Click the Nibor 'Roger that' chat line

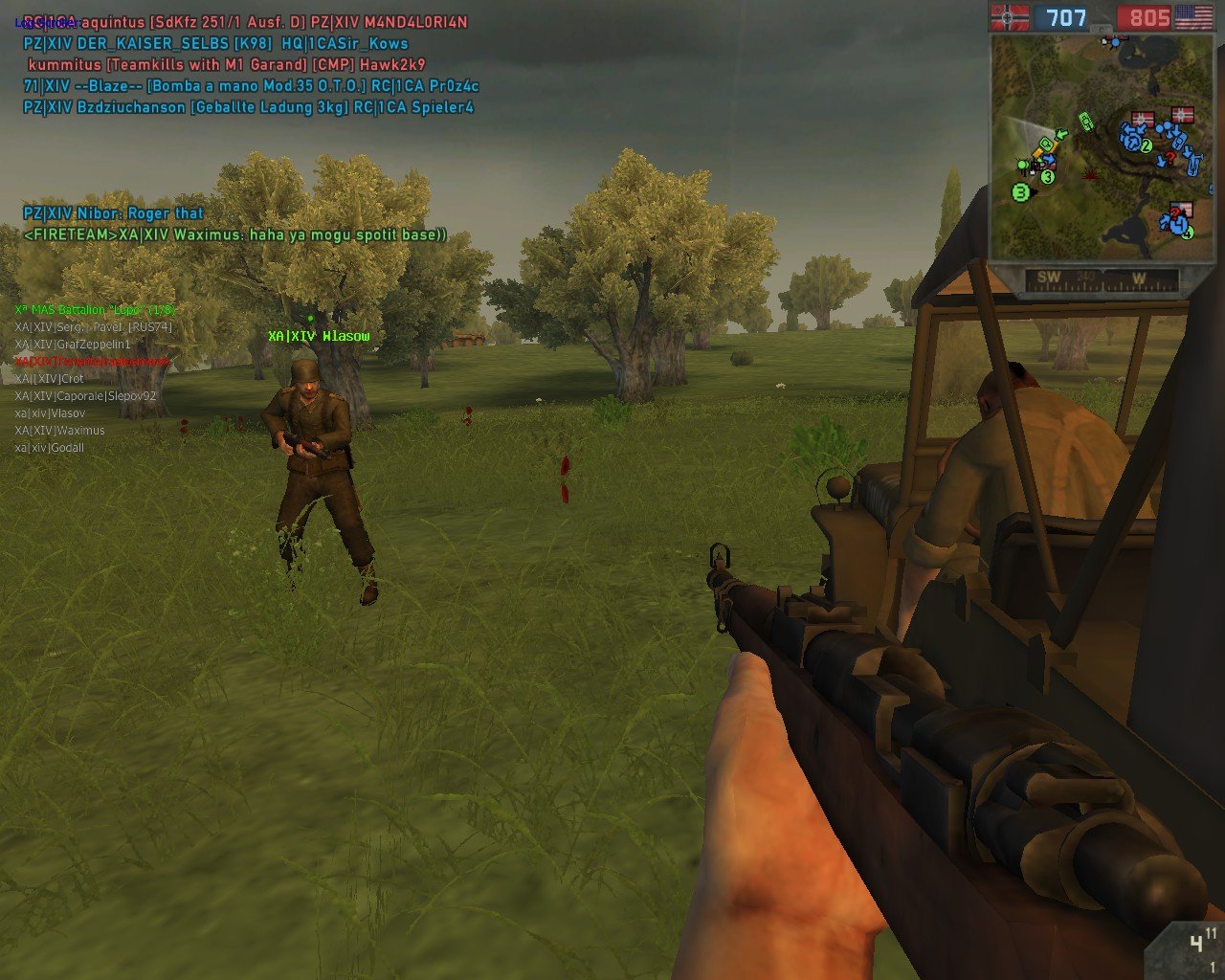point(114,213)
